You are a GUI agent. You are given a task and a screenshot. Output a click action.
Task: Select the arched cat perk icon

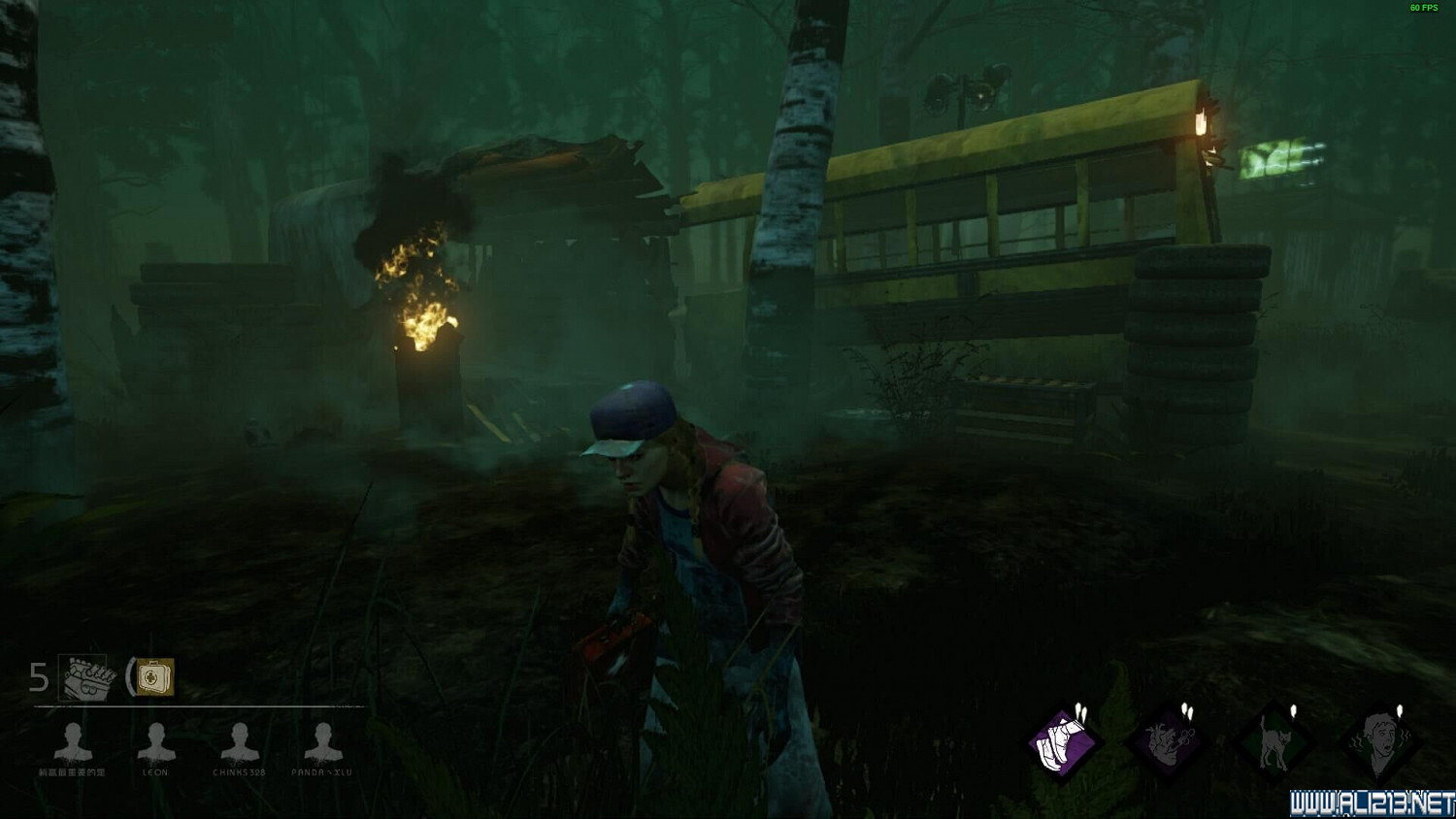pyautogui.click(x=1274, y=744)
